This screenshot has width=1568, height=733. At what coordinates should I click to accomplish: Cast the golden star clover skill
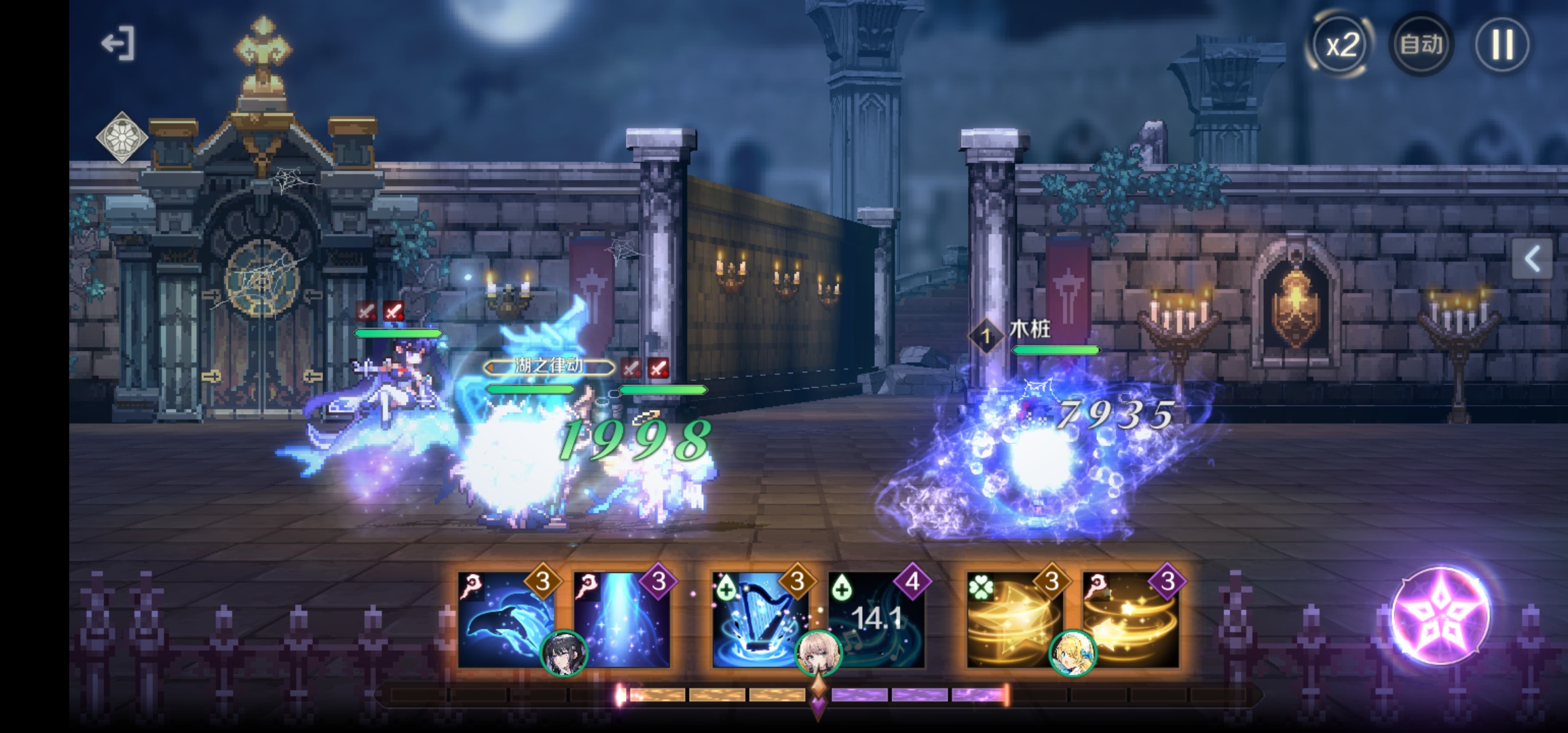[x=1013, y=619]
